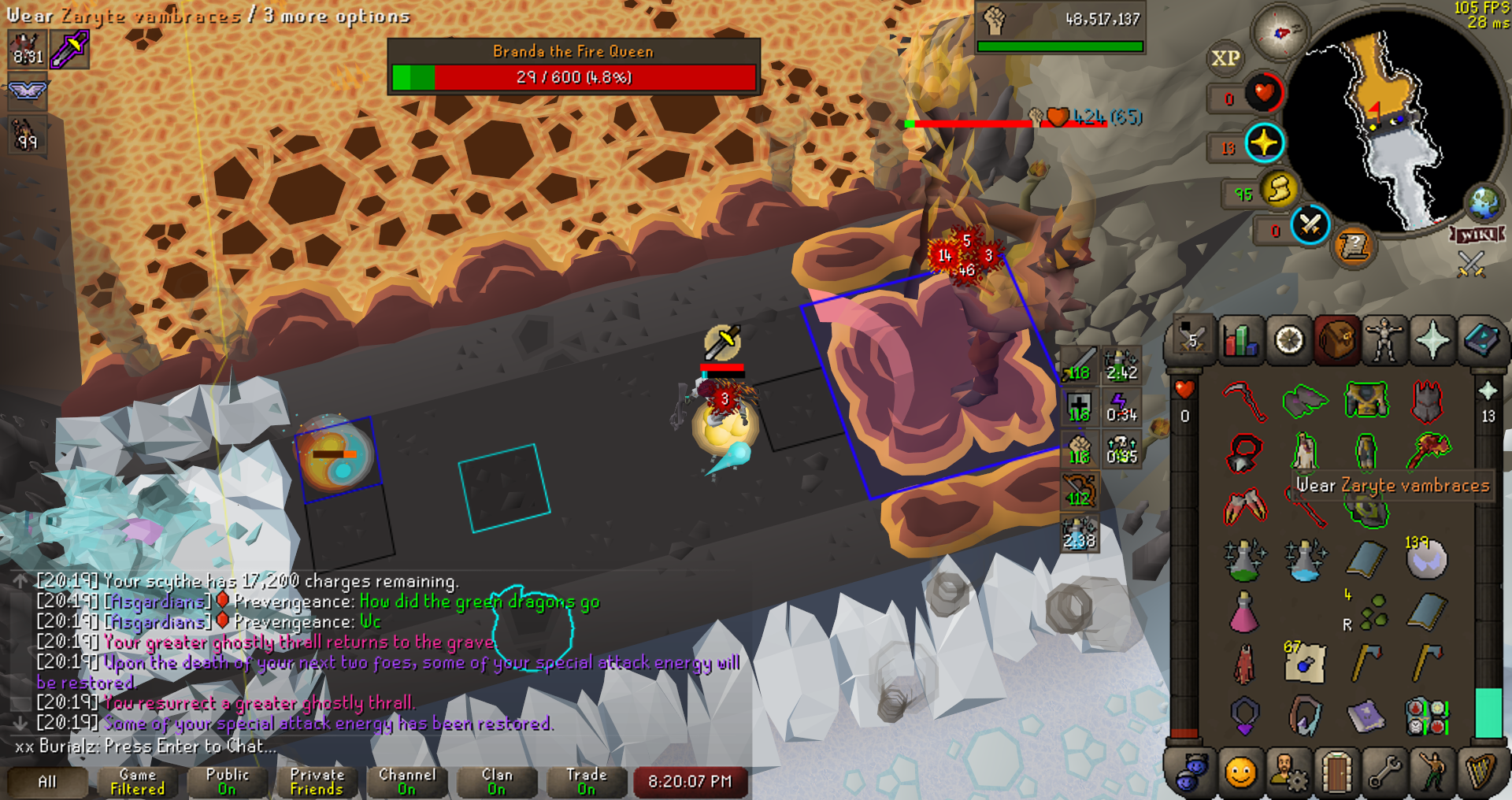
Task: Click the compass to face north
Action: coord(1280,32)
